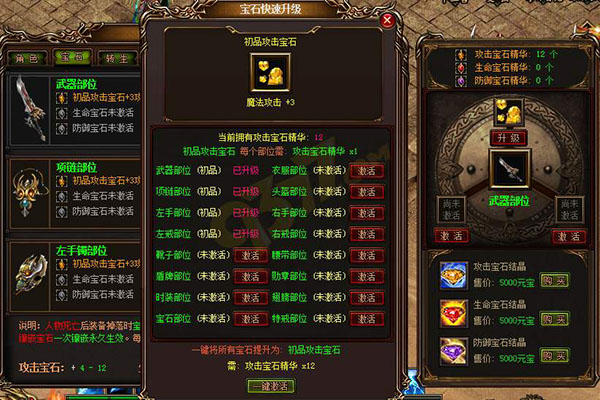
Task: Click the 一键激活 button
Action: tap(272, 386)
